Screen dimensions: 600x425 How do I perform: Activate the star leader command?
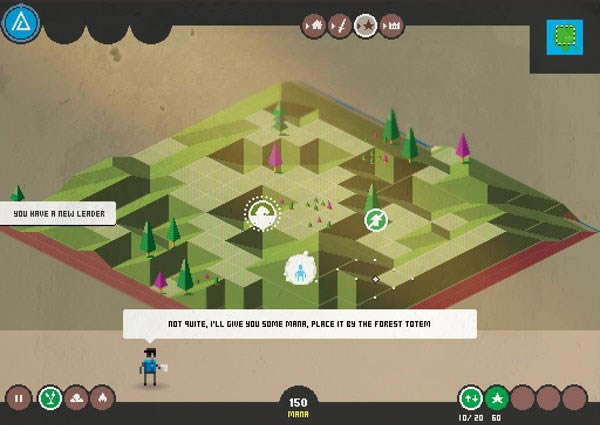pyautogui.click(x=365, y=25)
